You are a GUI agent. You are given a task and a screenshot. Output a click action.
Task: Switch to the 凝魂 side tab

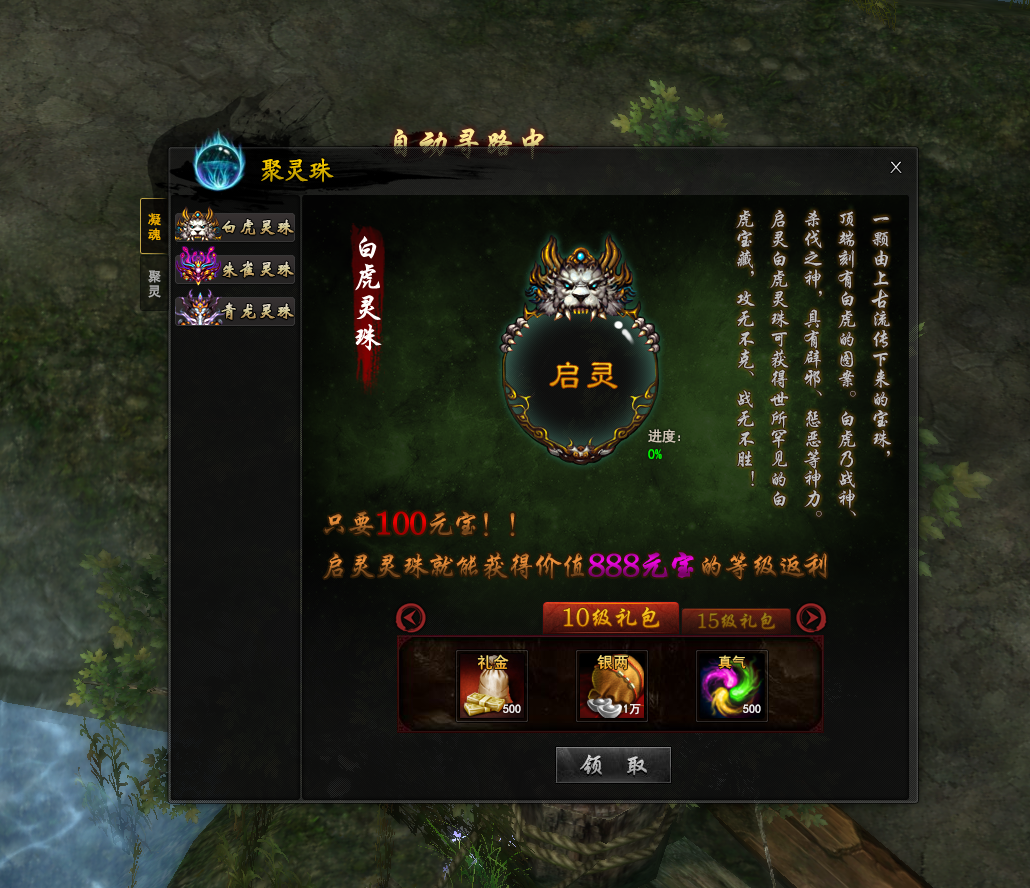click(x=153, y=226)
